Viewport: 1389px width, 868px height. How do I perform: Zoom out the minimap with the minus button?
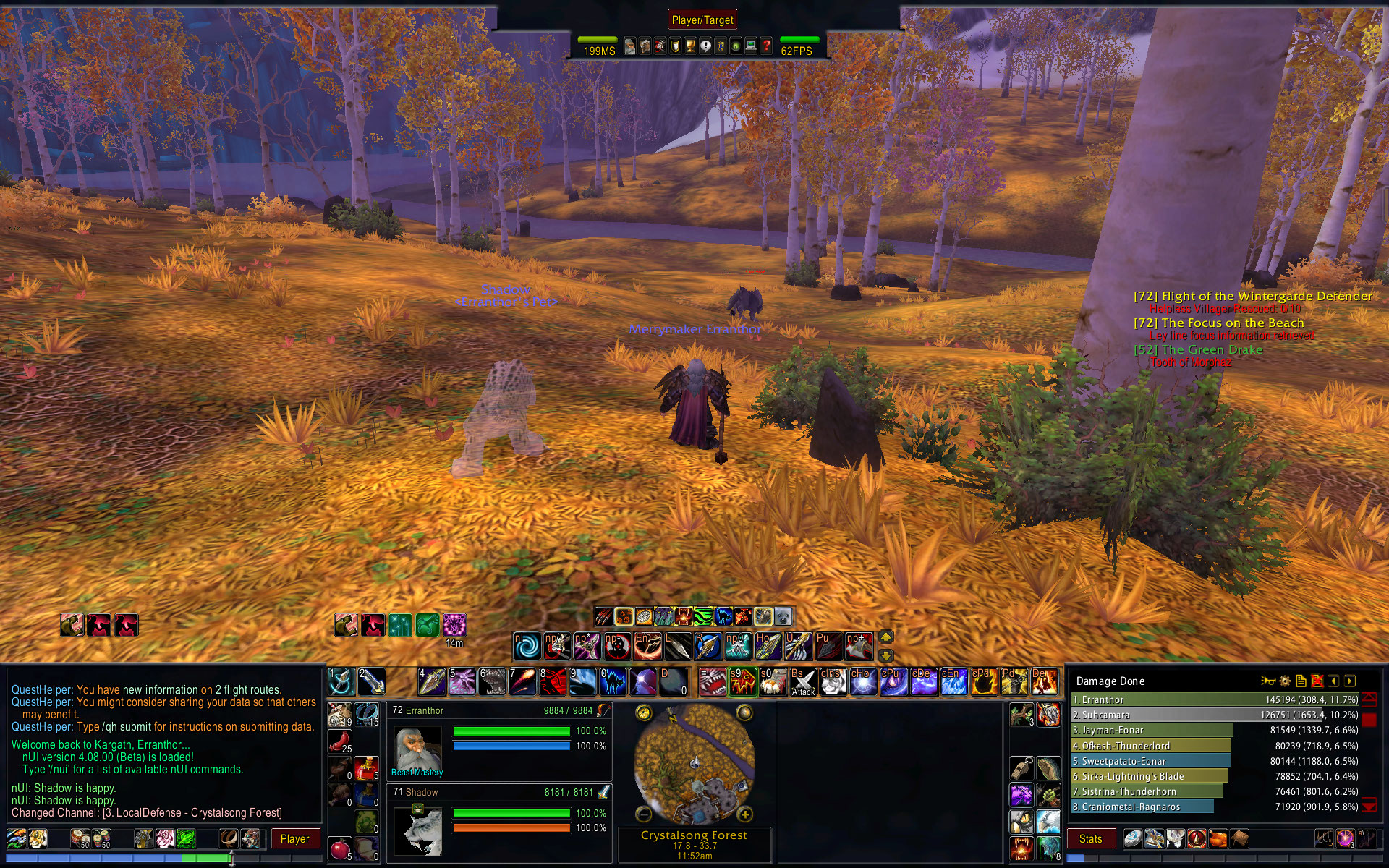click(644, 815)
